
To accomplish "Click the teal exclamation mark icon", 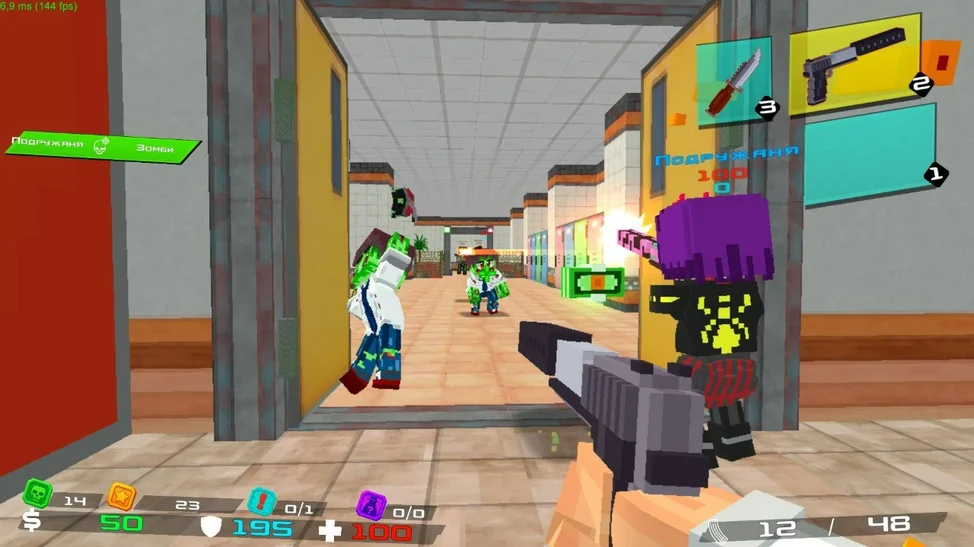I will (262, 501).
